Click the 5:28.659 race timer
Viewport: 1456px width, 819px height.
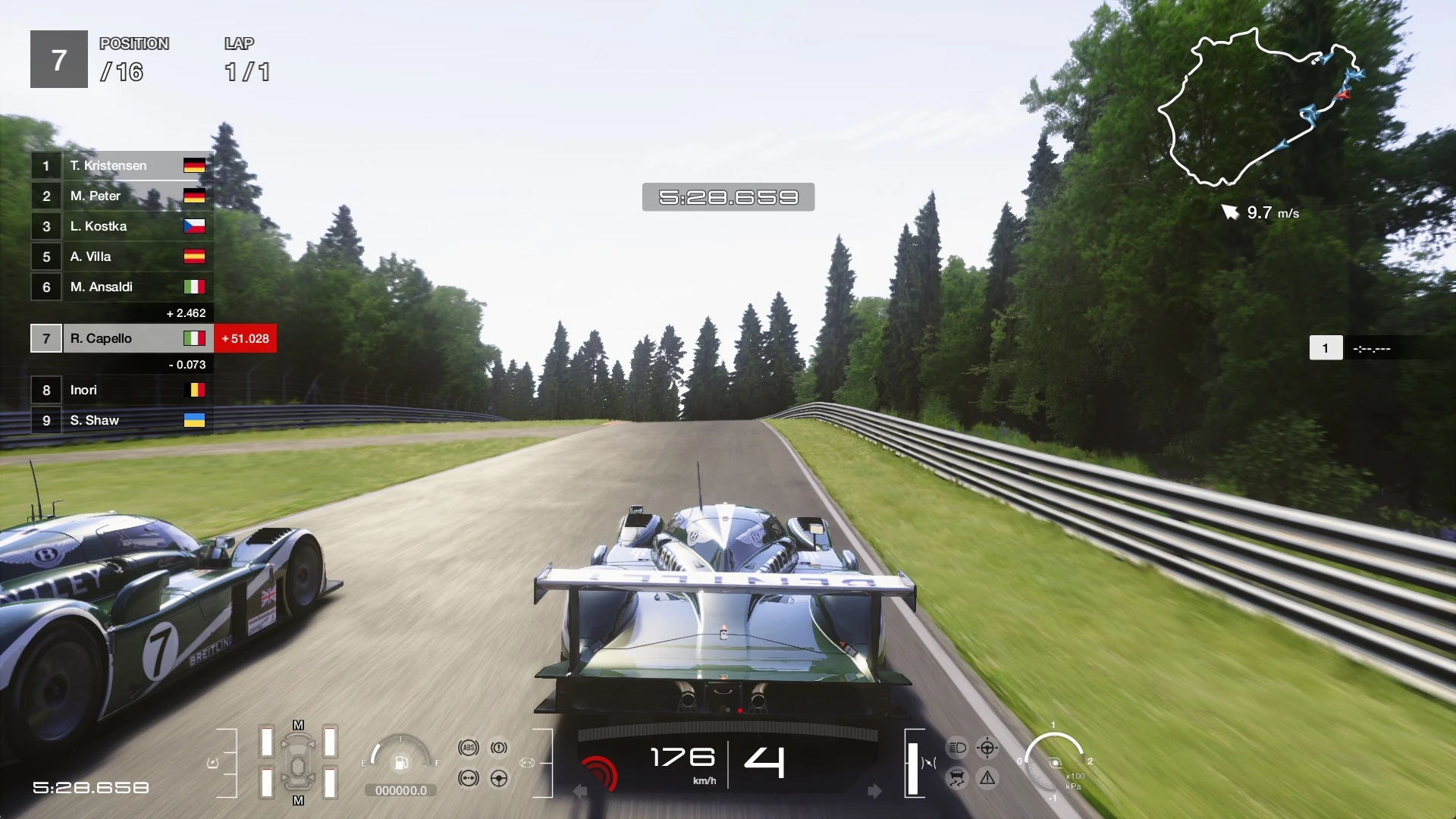[728, 196]
